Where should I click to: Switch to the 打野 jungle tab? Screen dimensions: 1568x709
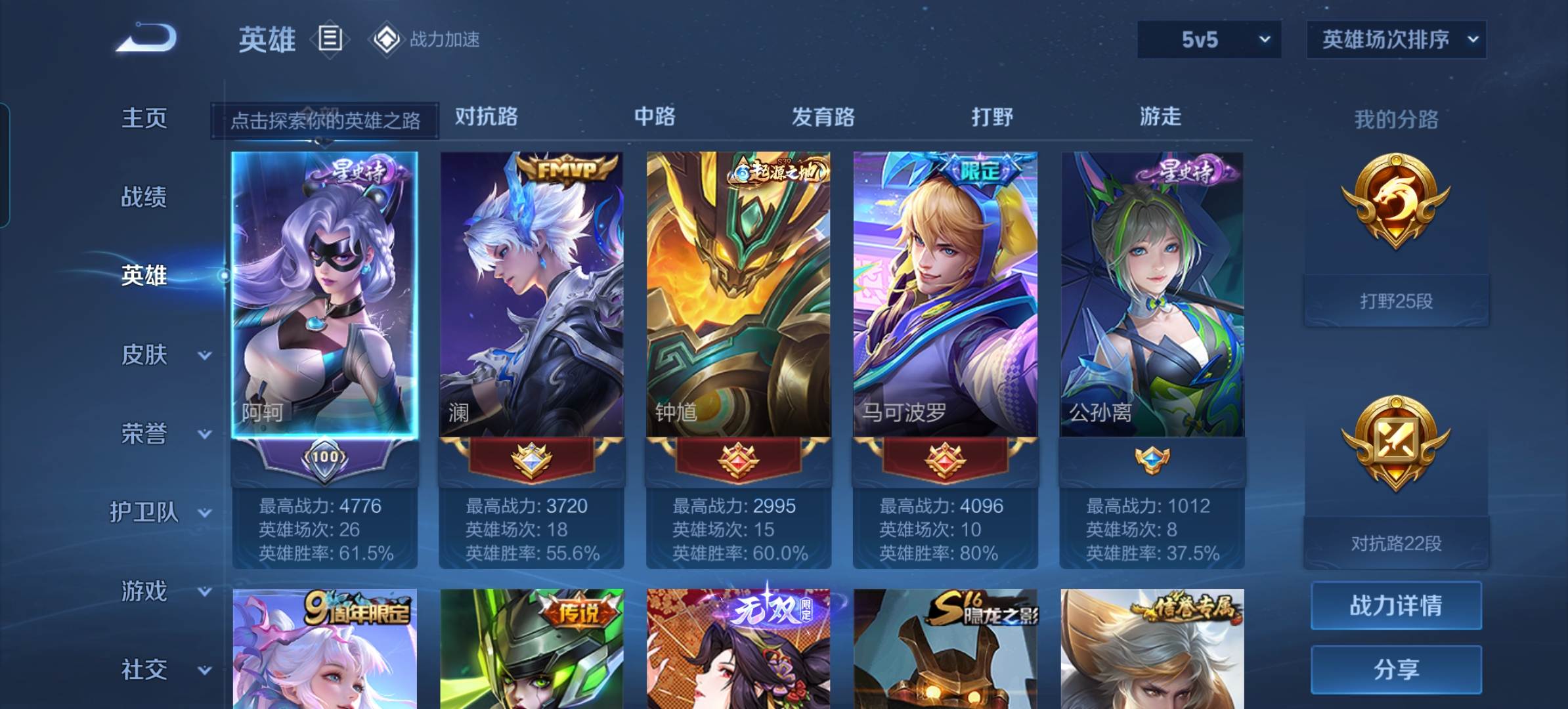(x=991, y=117)
